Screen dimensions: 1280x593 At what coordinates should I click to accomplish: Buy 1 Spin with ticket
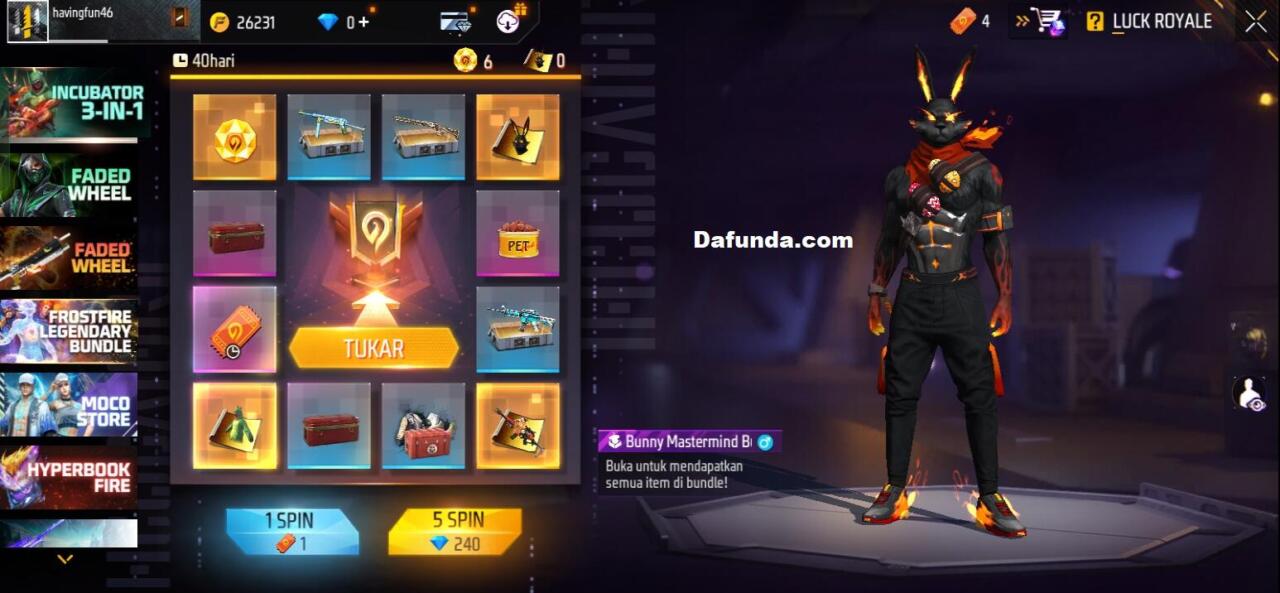pyautogui.click(x=291, y=532)
